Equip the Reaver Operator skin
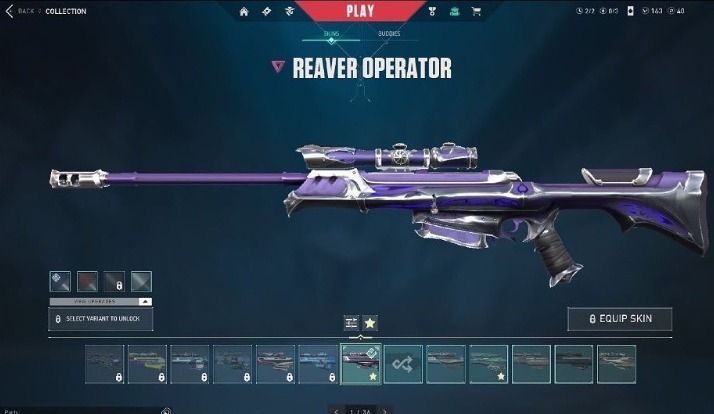 coord(619,318)
